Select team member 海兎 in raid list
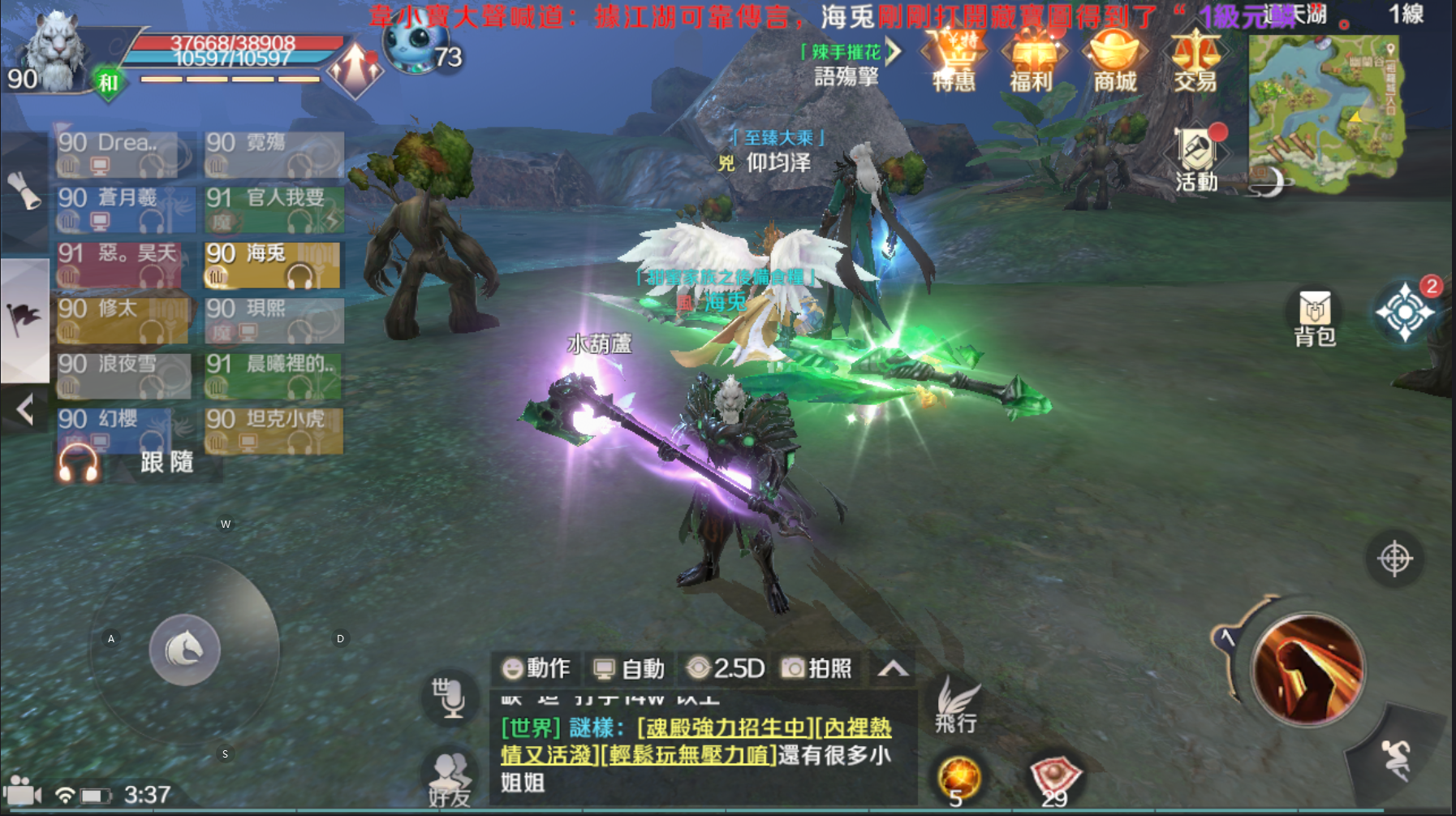Screen dimensions: 1456x816 click(x=274, y=265)
